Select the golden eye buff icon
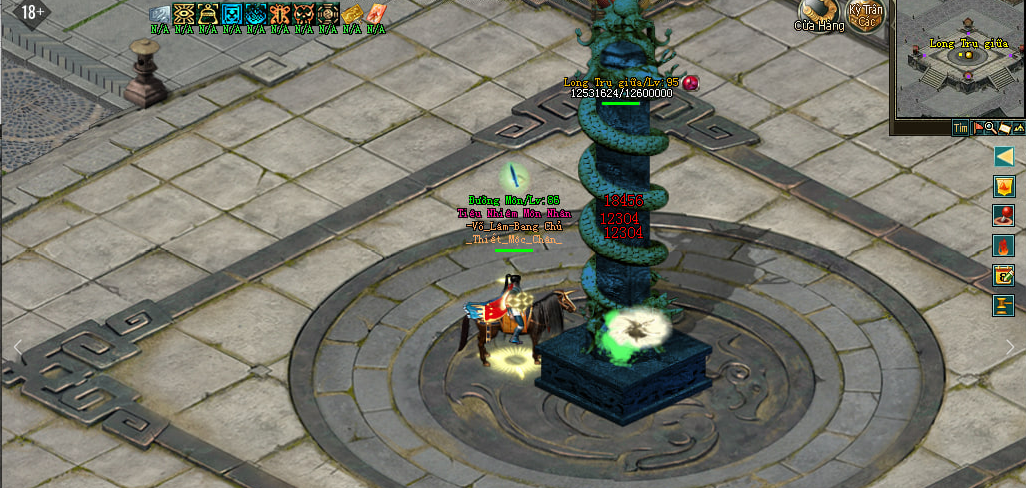The image size is (1026, 488). pyautogui.click(x=184, y=14)
